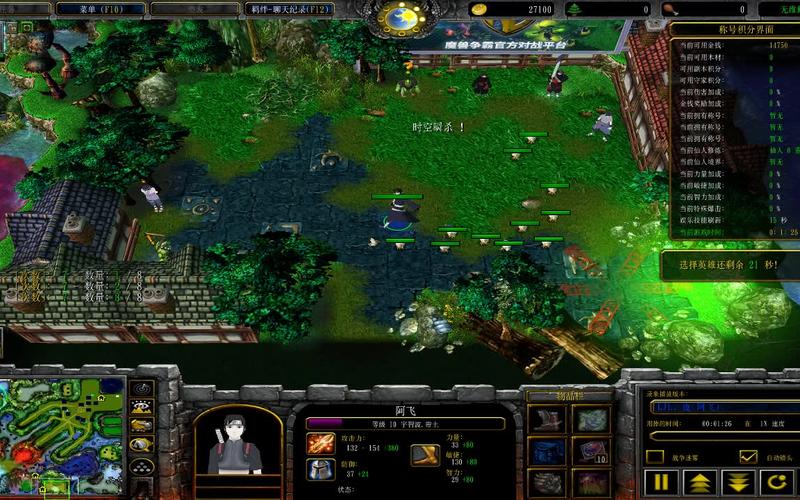The image size is (800, 500).
Task: Click the minimap signal ping button
Action: 143,388
